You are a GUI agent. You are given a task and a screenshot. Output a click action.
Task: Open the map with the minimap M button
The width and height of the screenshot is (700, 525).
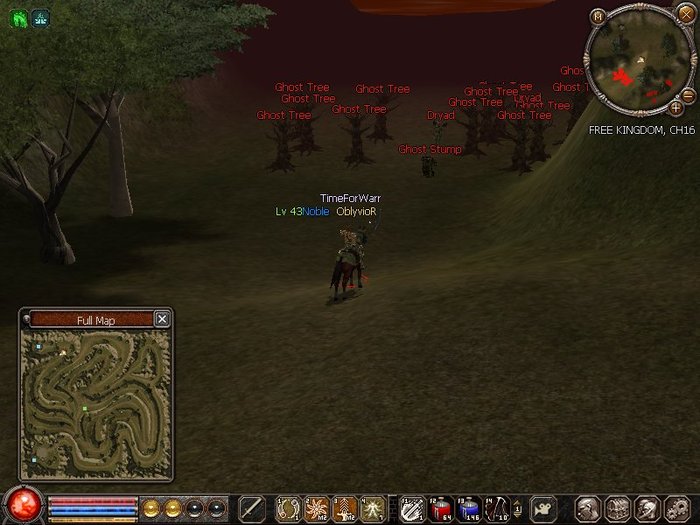point(597,16)
